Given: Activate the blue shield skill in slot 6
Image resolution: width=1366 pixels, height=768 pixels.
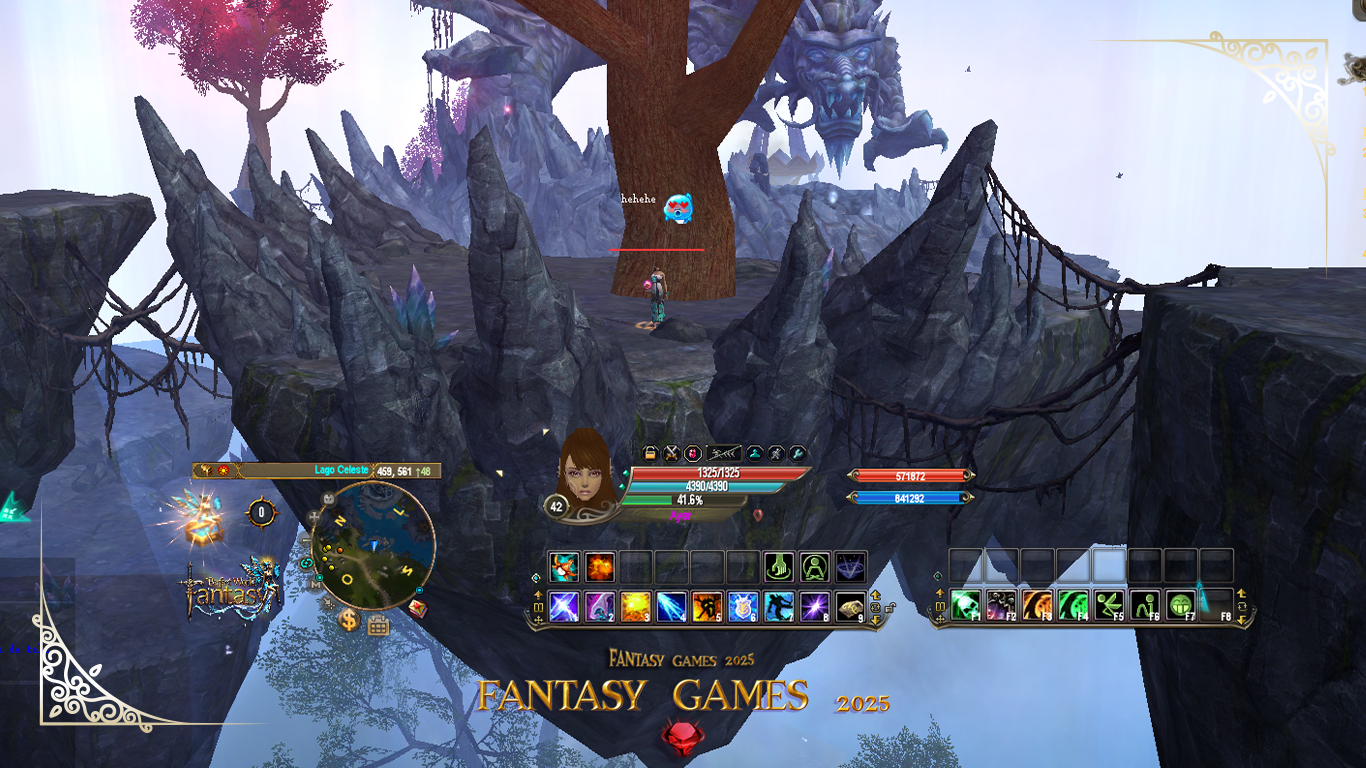Looking at the screenshot, I should [743, 606].
